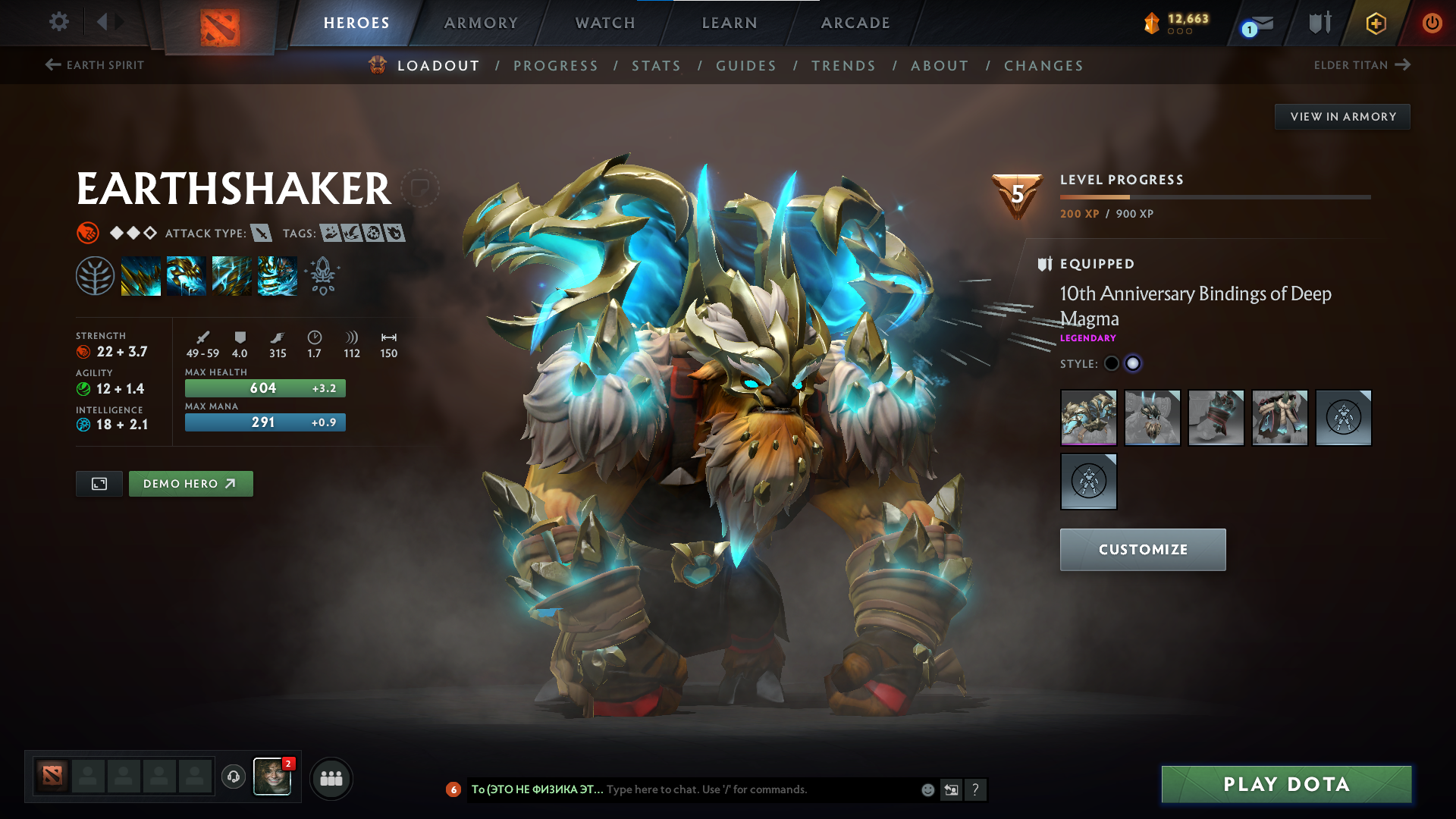Select the second Style radio button
This screenshot has width=1456, height=819.
[1134, 363]
